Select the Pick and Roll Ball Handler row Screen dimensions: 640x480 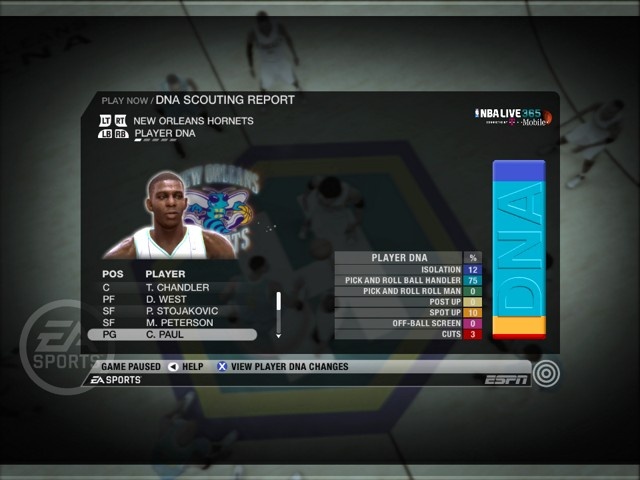[x=408, y=281]
